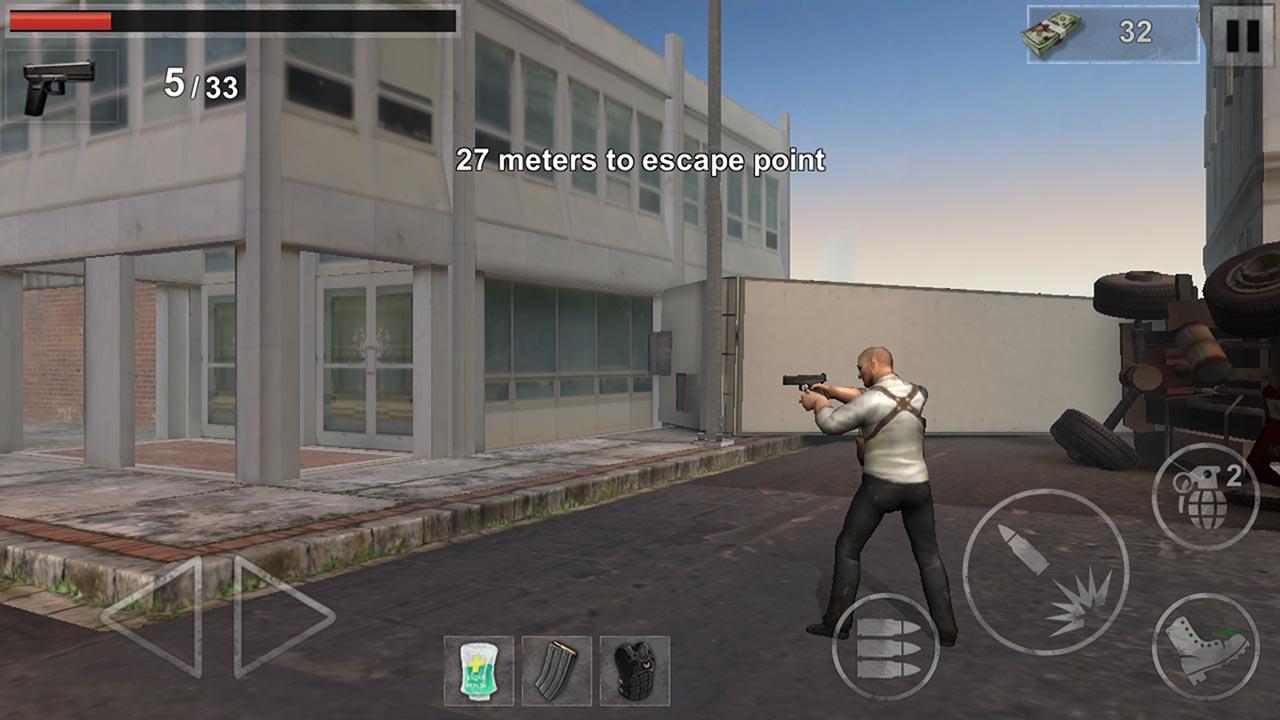The width and height of the screenshot is (1280, 720).
Task: Click the red health bar
Action: click(x=62, y=23)
